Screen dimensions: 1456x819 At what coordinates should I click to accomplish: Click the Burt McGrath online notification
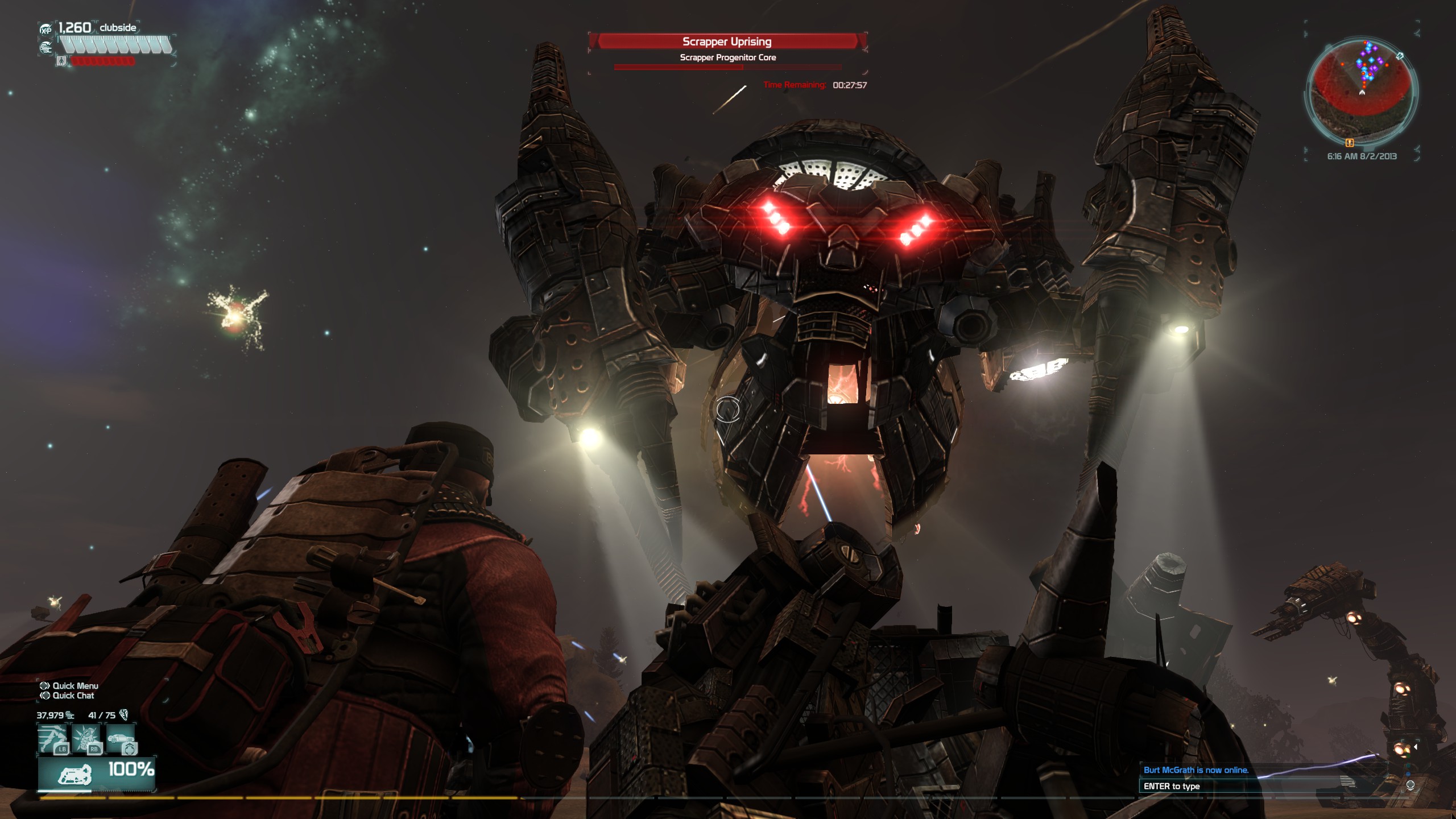pyautogui.click(x=1196, y=770)
